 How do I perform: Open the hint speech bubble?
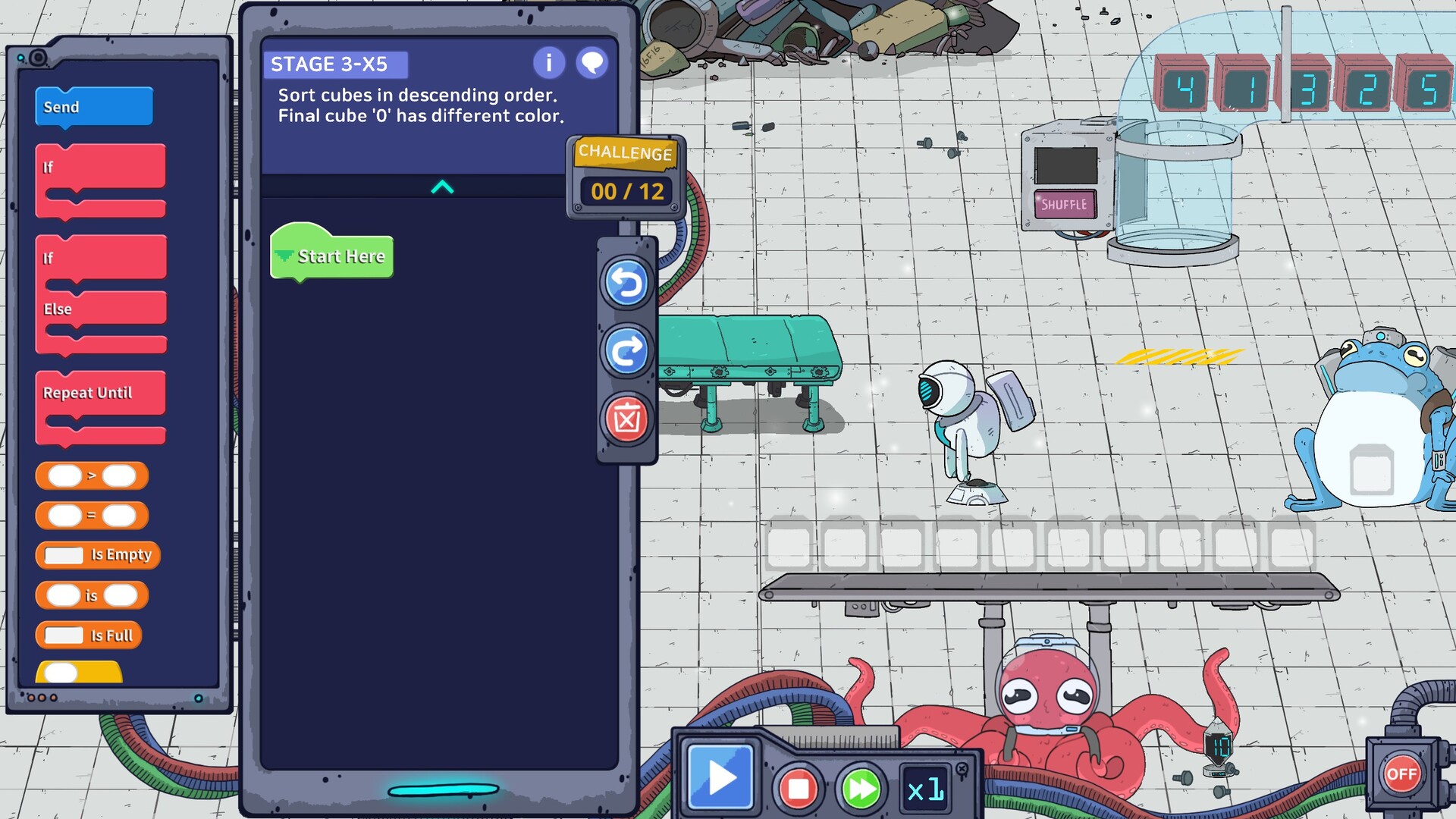[x=592, y=64]
